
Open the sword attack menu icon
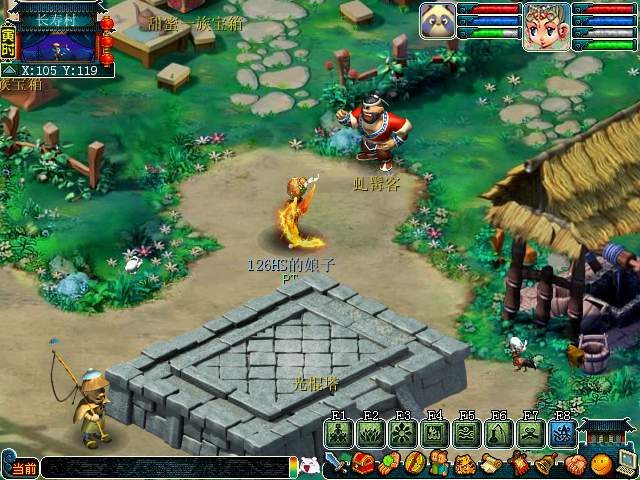pyautogui.click(x=337, y=465)
